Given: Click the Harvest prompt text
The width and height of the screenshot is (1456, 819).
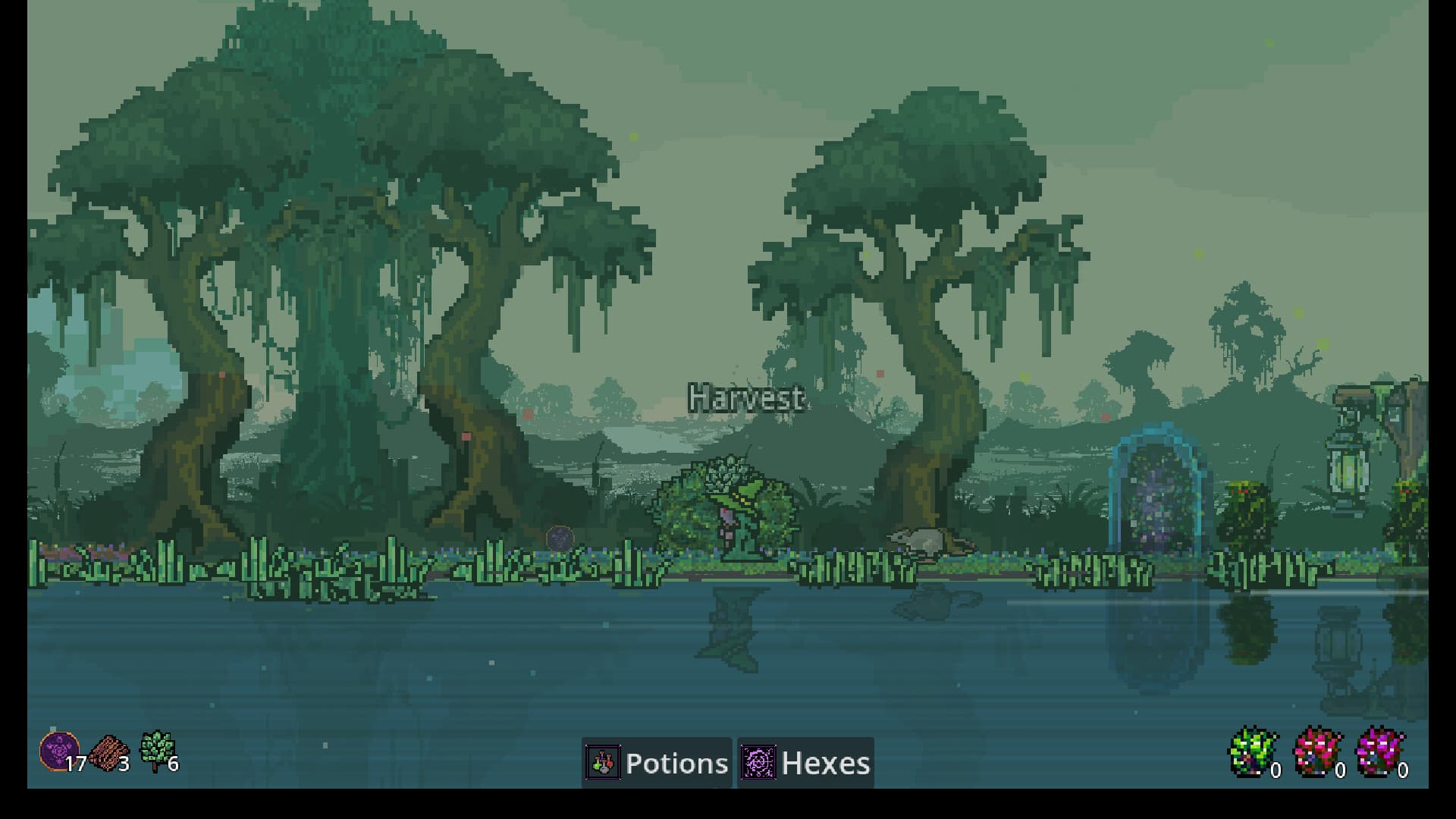Looking at the screenshot, I should click(x=745, y=397).
